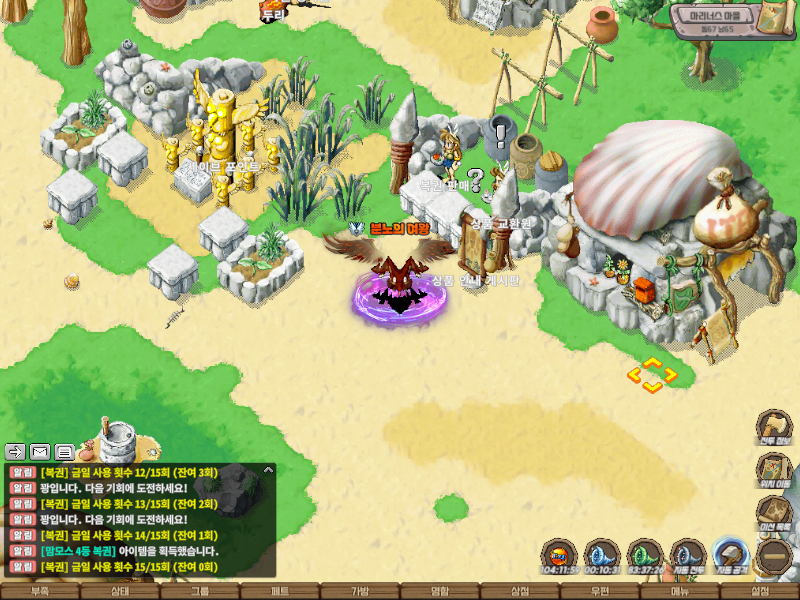Click the arrow button above chat log
The height and width of the screenshot is (600, 800).
16,451
